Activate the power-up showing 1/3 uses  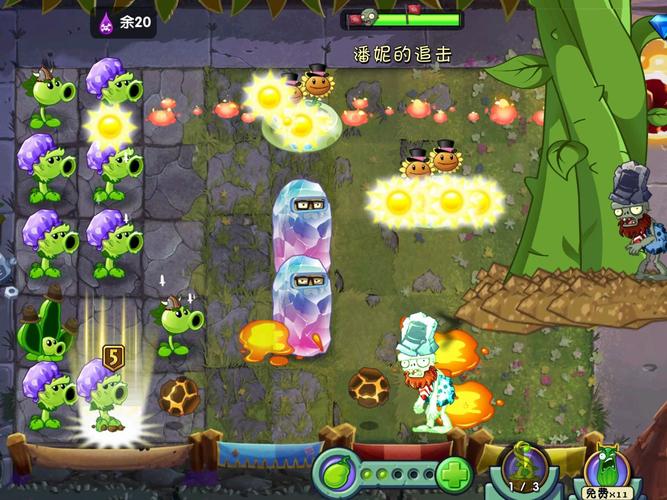[525, 466]
